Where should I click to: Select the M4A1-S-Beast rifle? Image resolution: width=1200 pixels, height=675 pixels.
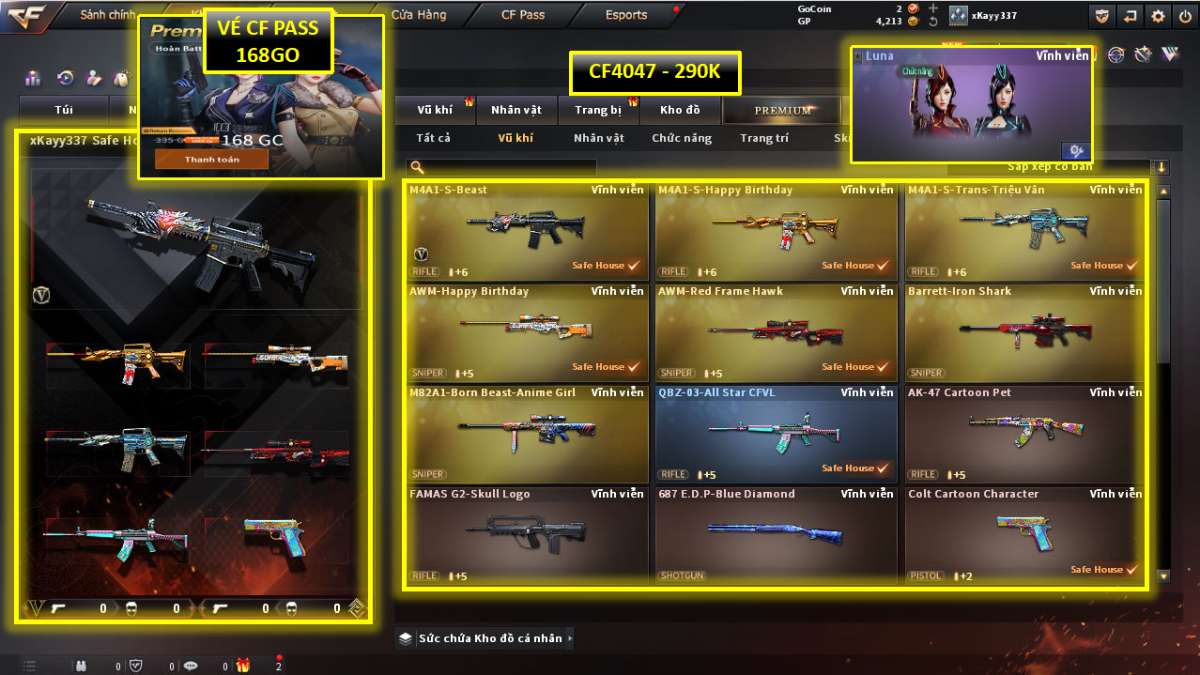527,230
